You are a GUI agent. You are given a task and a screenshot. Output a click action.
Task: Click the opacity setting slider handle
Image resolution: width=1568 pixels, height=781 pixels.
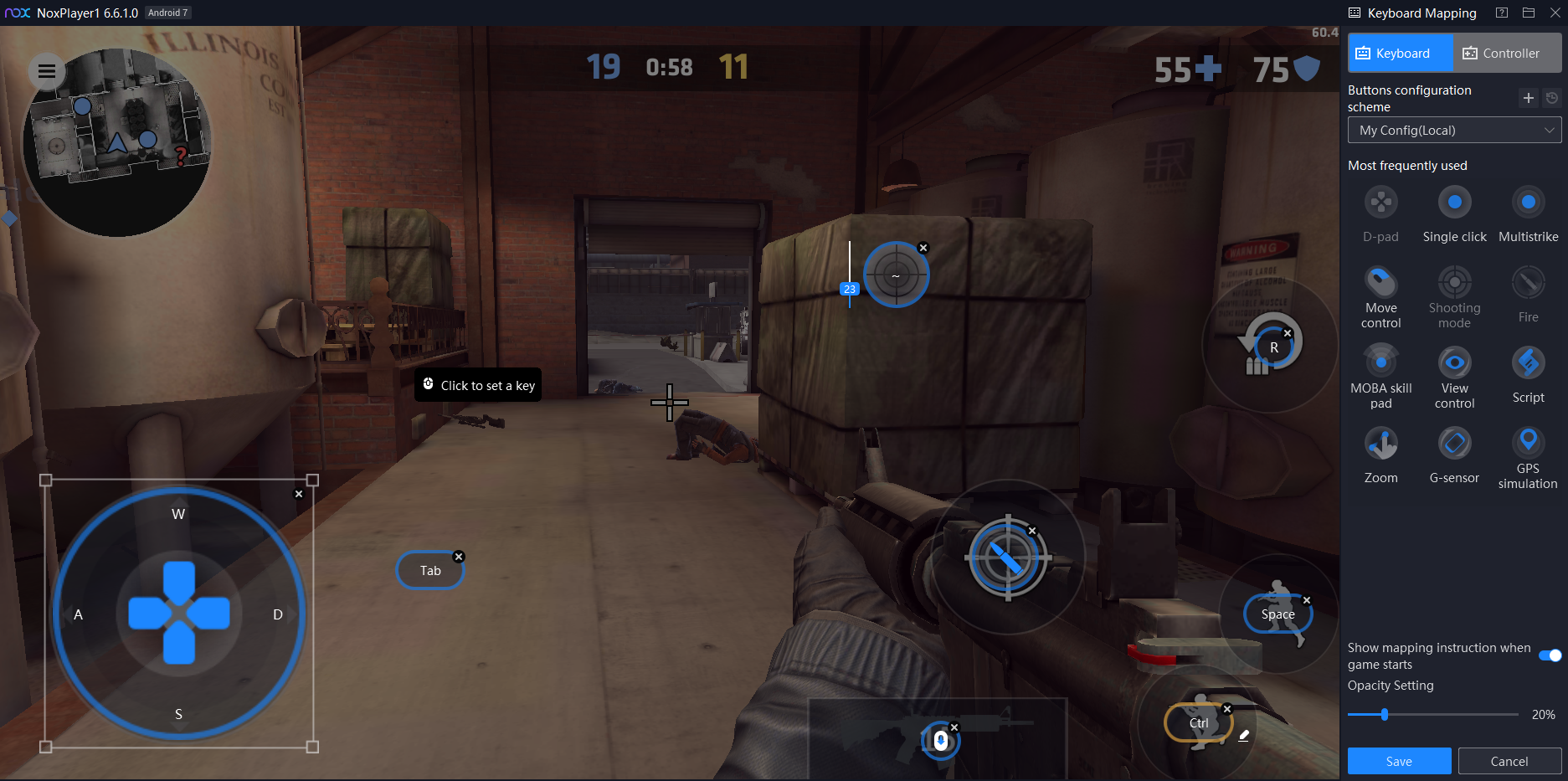[1385, 714]
